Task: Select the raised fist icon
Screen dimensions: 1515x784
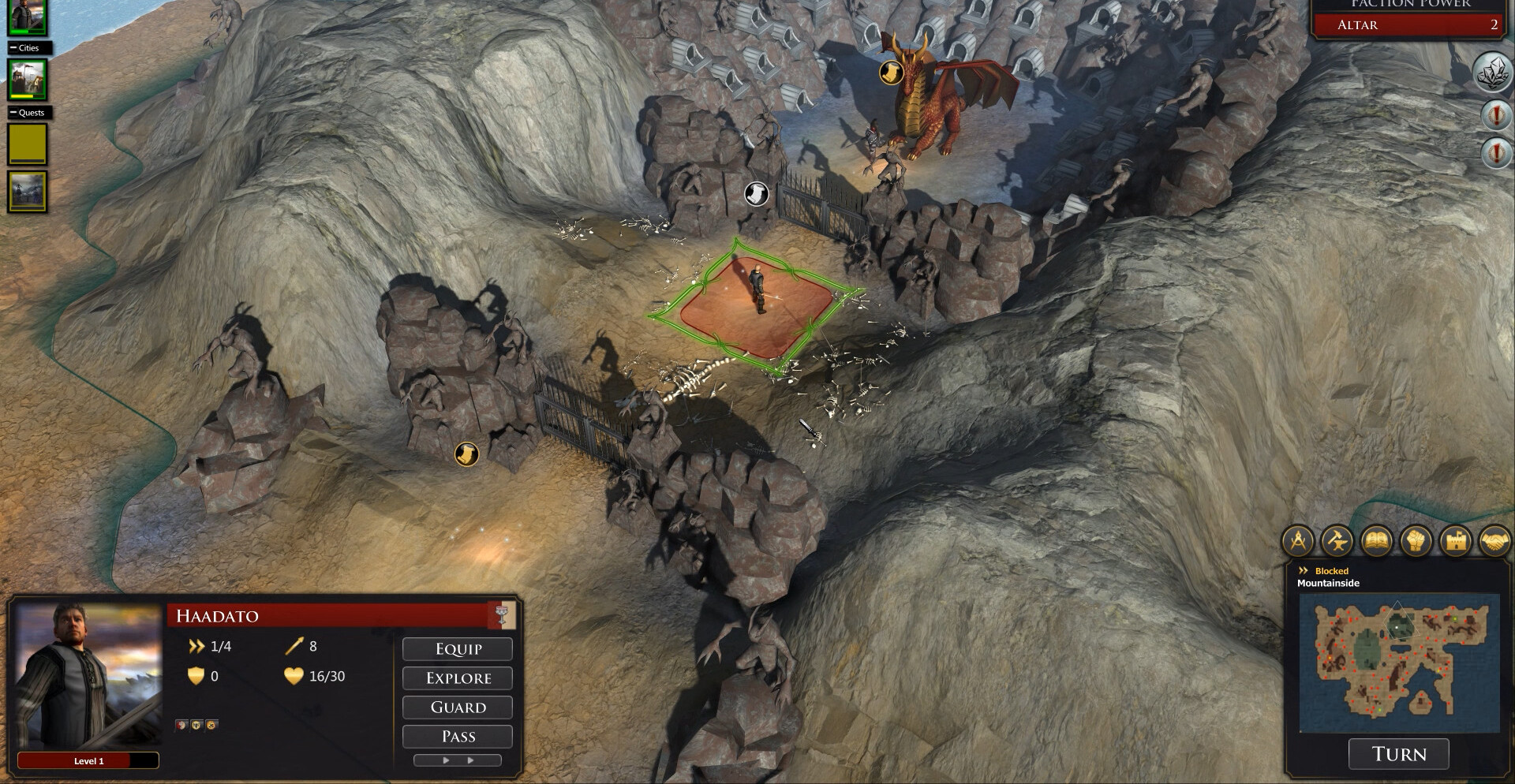Action: (x=1416, y=541)
